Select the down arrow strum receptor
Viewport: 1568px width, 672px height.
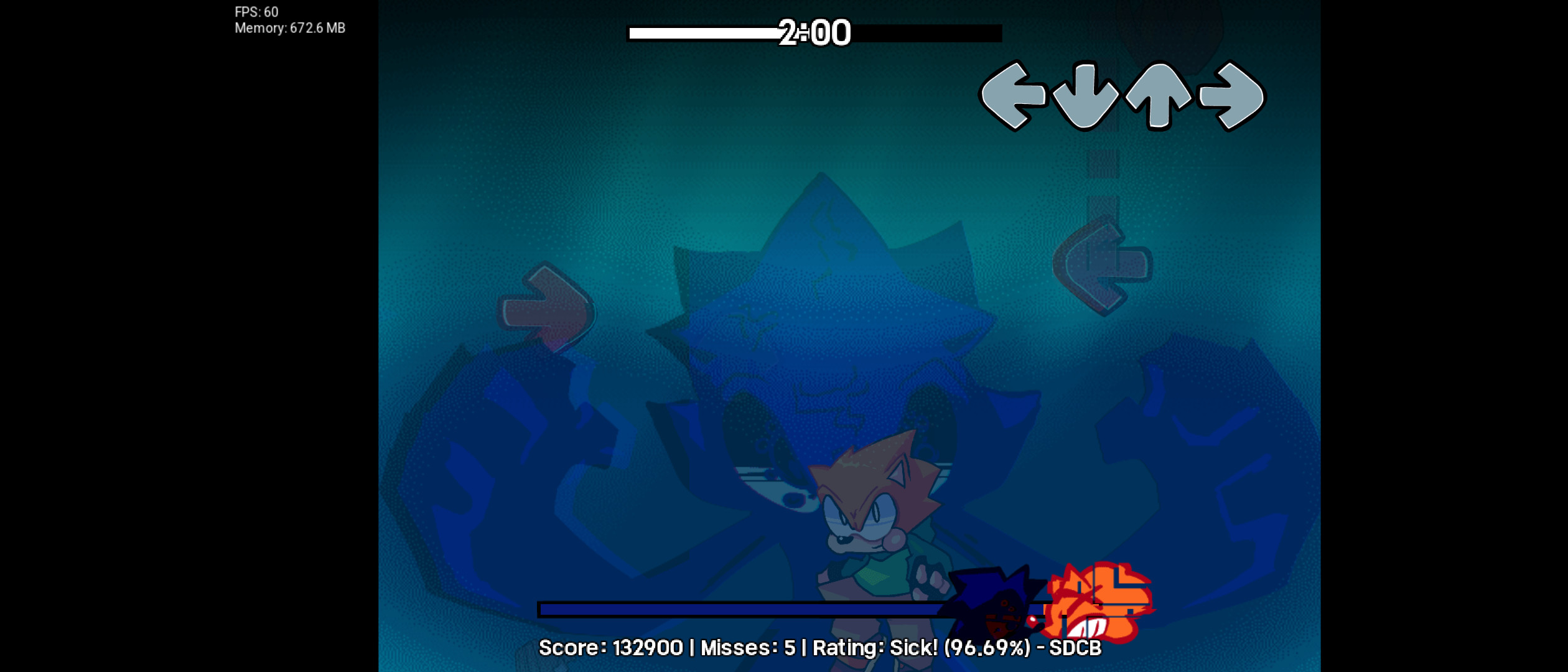pyautogui.click(x=1084, y=96)
